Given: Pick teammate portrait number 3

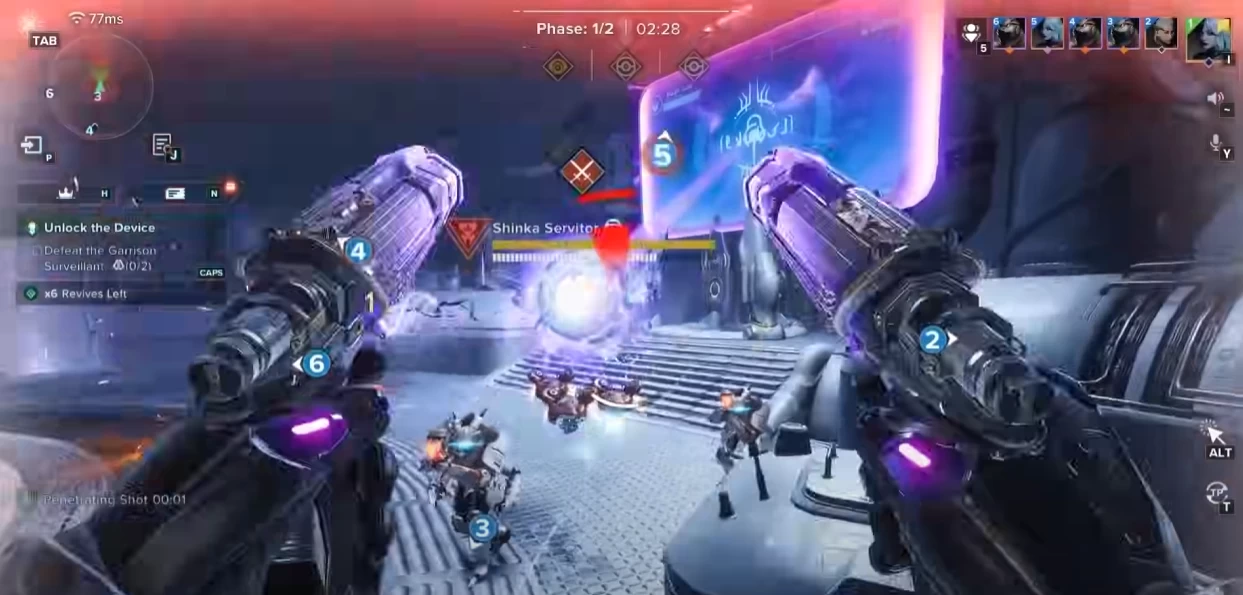Looking at the screenshot, I should coord(1123,33).
